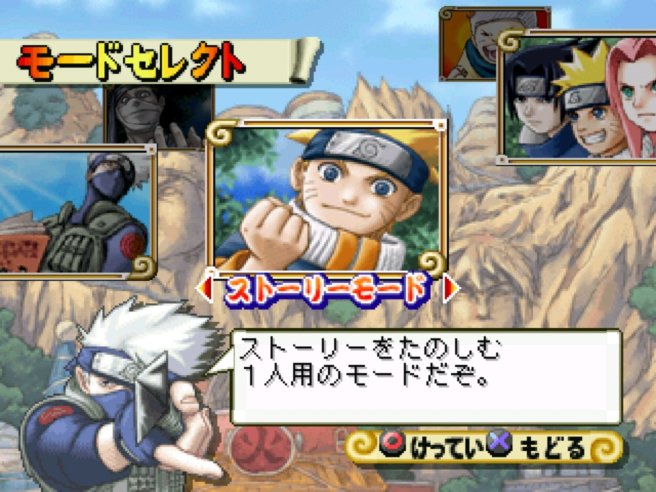Screen dimensions: 656x492
Task: Click the right red arrow beside ストーリーモード
Action: point(449,289)
